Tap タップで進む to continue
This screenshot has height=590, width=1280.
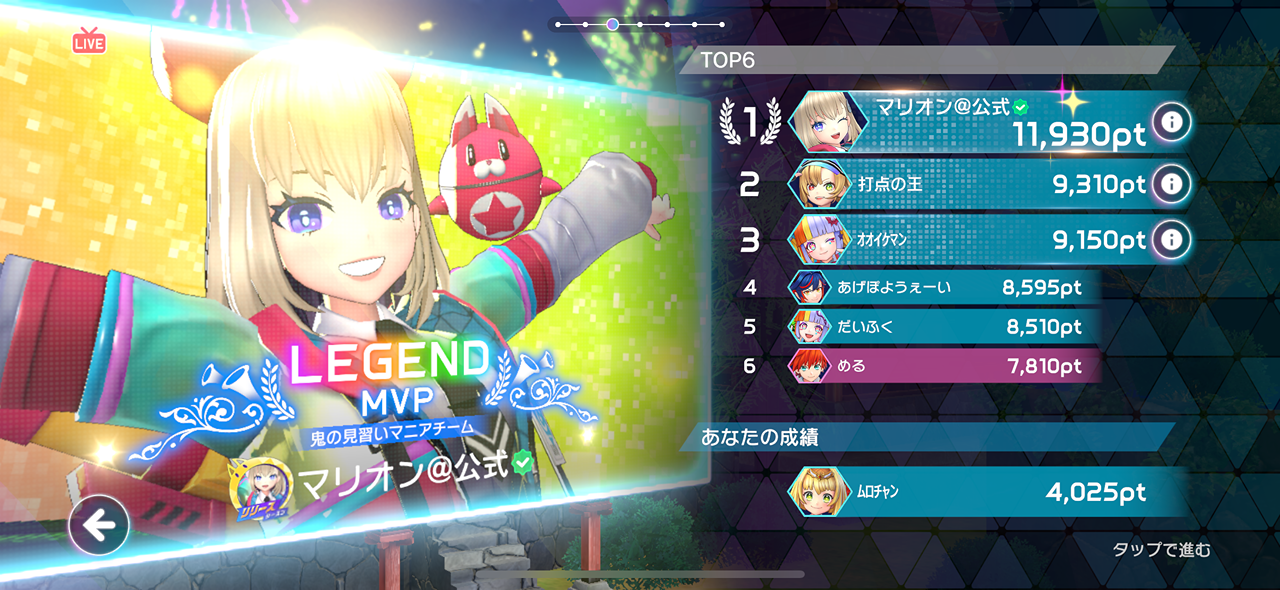(1161, 549)
